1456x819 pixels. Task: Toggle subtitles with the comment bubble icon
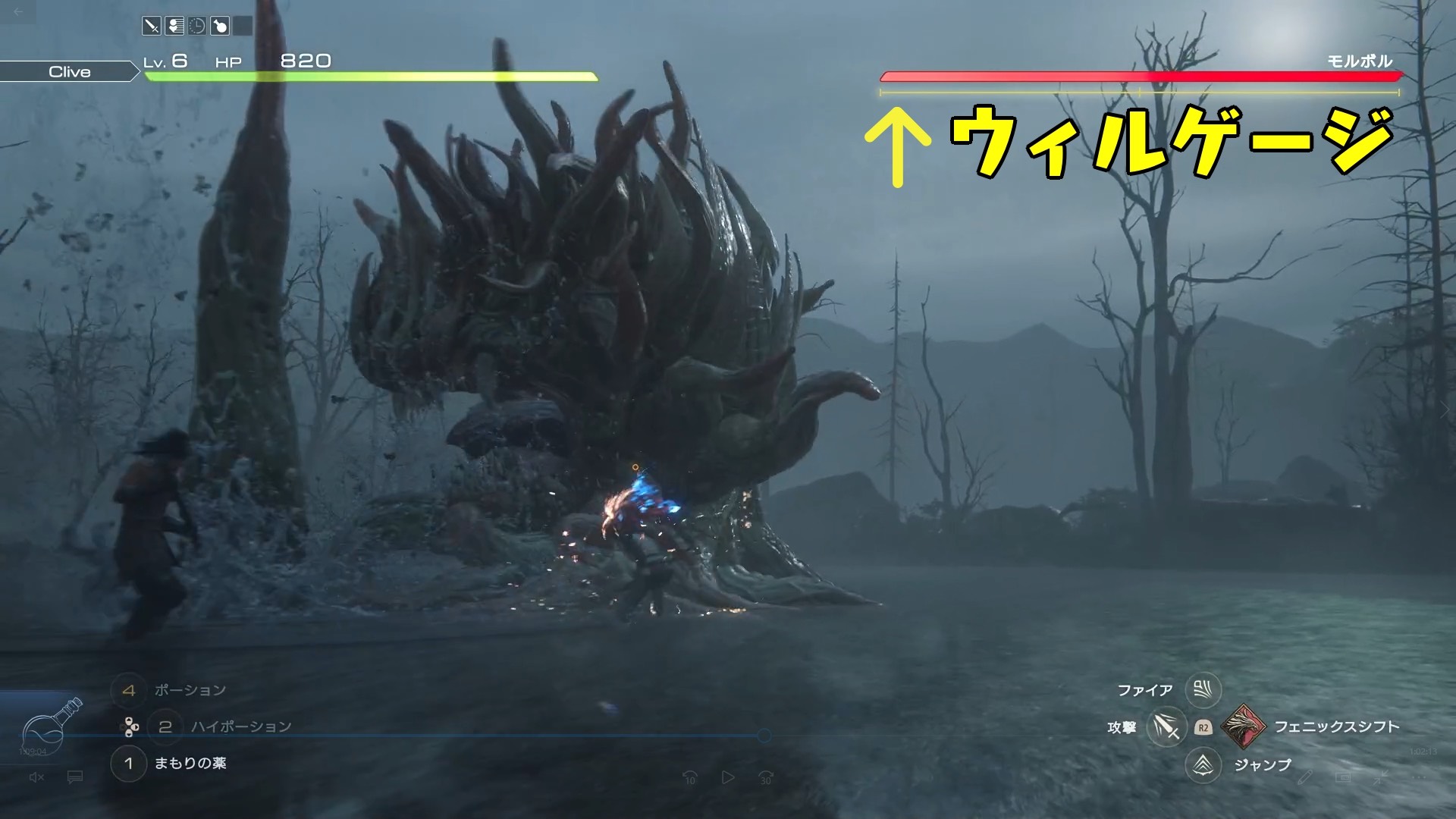click(75, 777)
